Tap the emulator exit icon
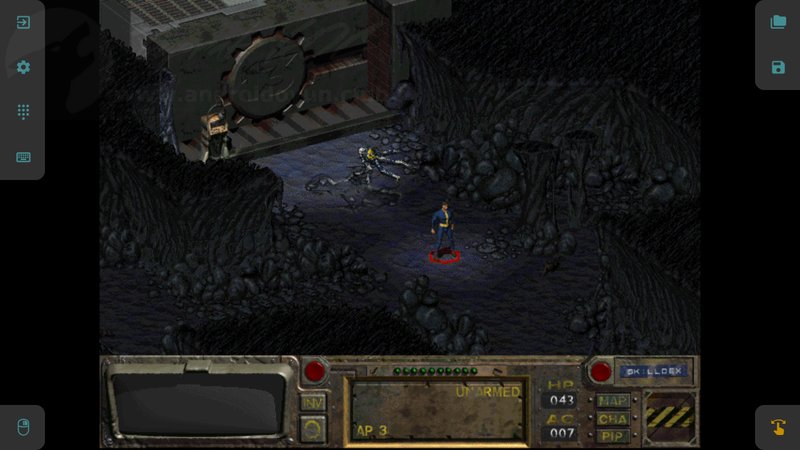 [x=23, y=22]
